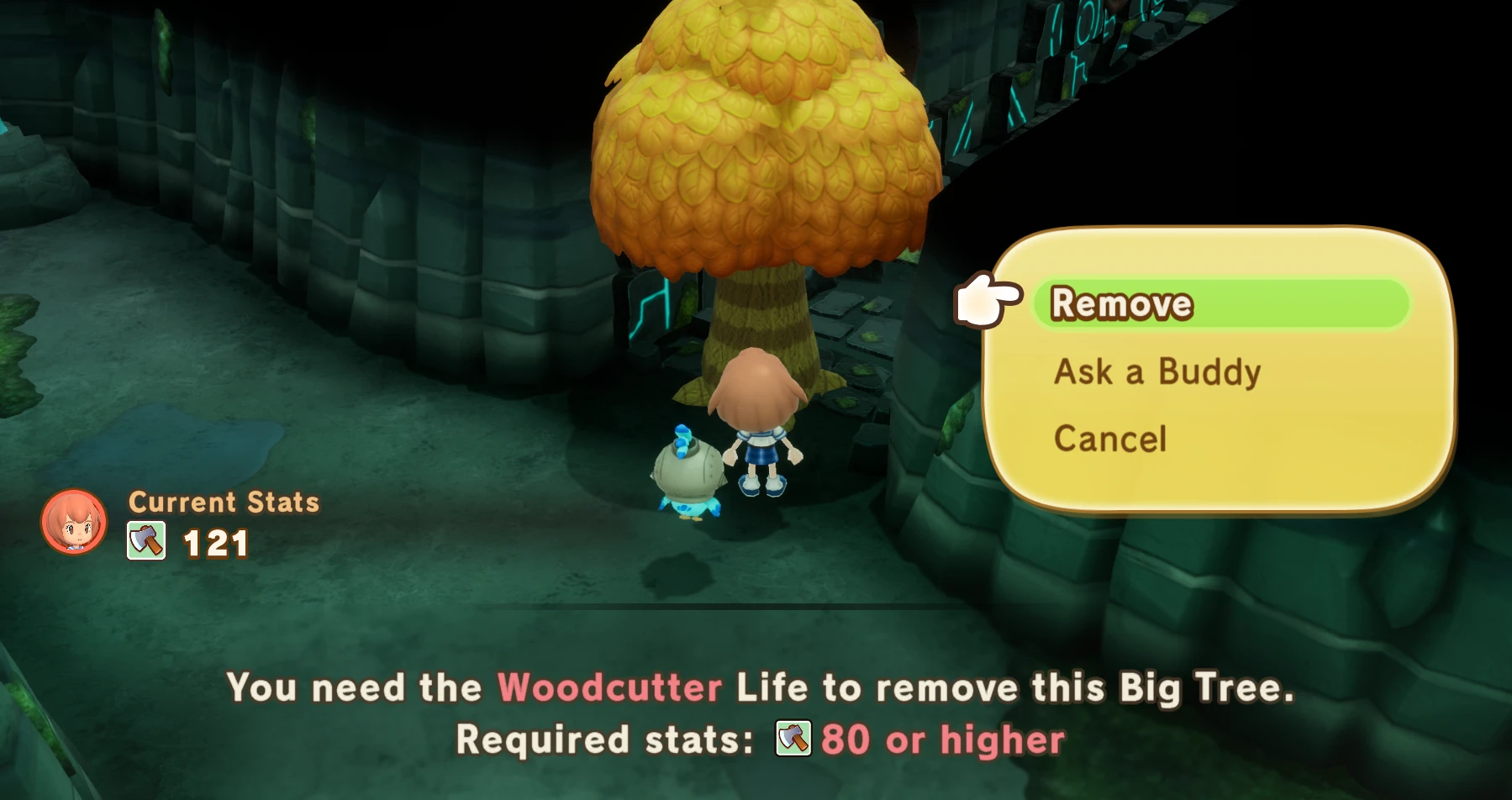Cancel the tree removal prompt

pos(1110,439)
